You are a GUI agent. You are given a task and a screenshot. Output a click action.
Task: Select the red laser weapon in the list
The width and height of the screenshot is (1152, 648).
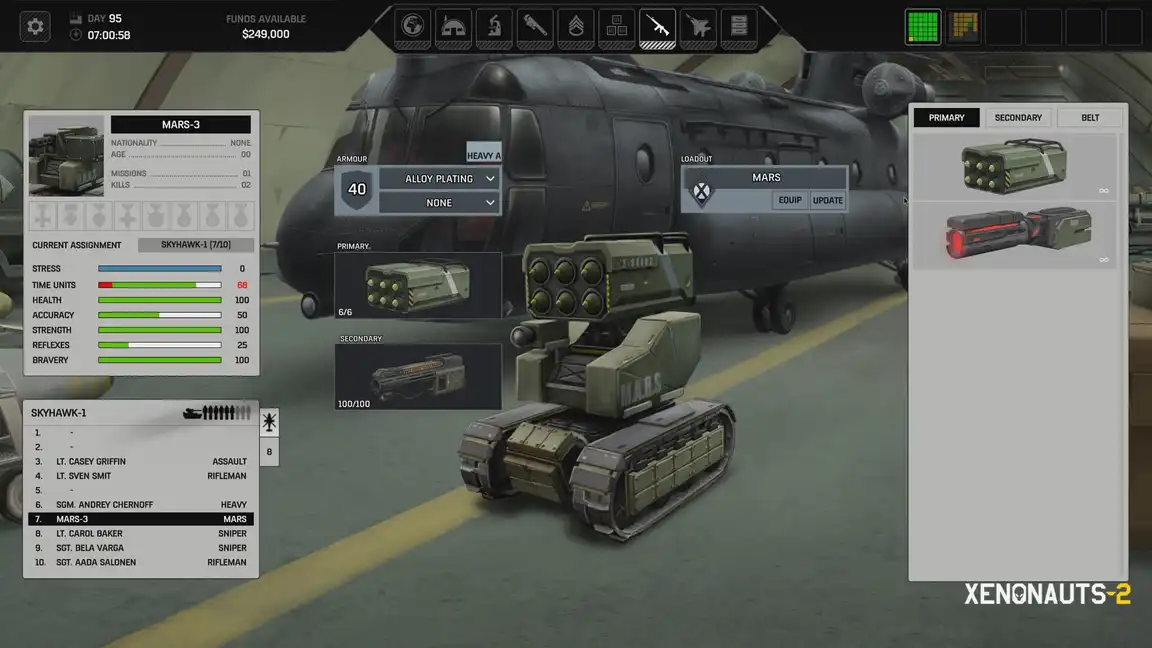[x=1015, y=236]
